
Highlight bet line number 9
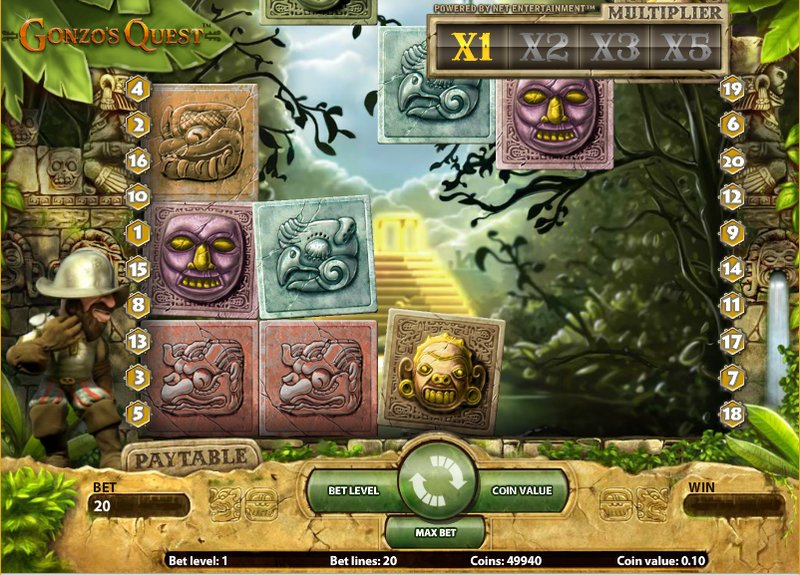pyautogui.click(x=732, y=233)
